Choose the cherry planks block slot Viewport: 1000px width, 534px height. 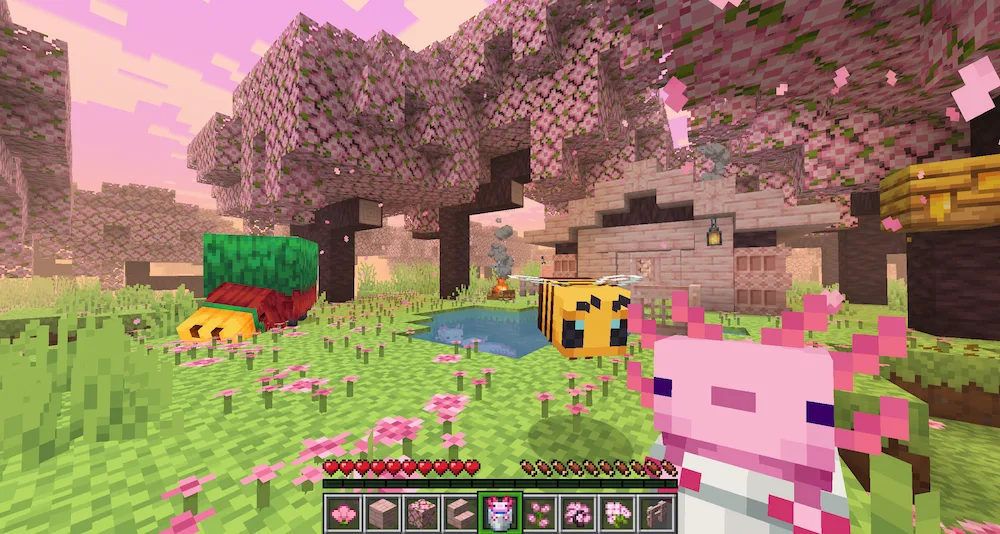tap(382, 513)
